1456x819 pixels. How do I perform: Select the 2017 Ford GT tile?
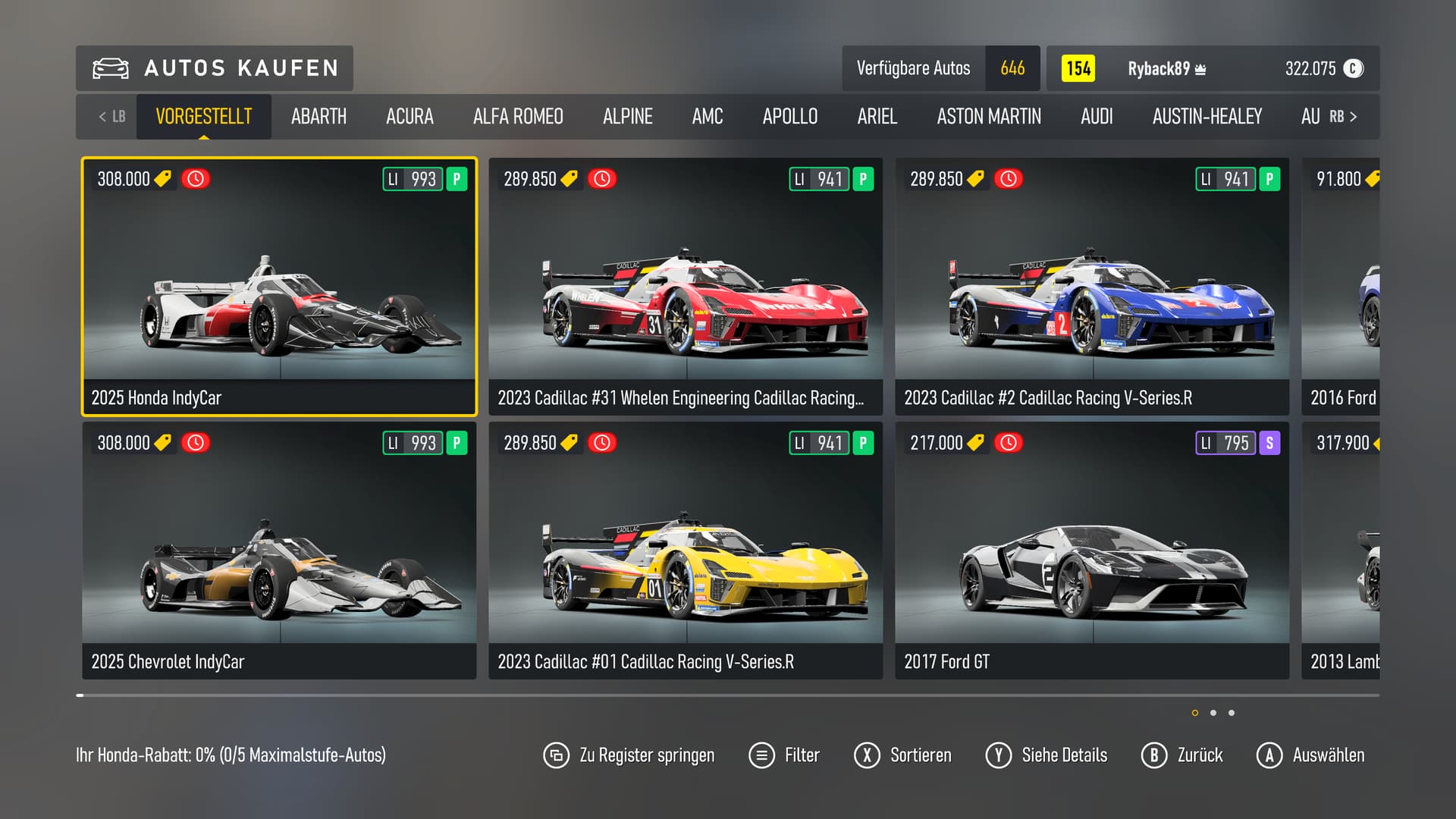pos(1092,551)
